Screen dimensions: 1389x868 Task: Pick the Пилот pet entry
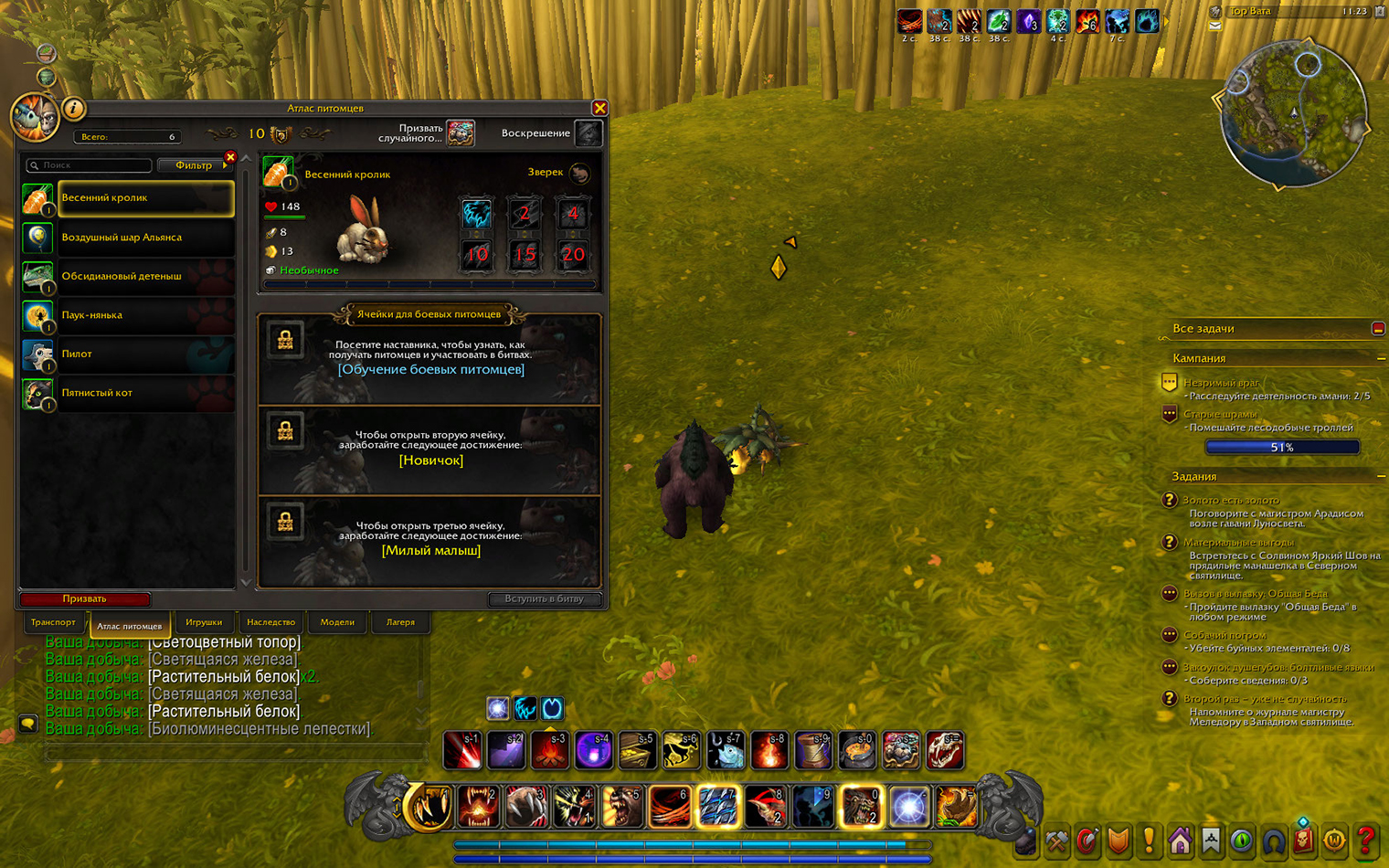point(144,354)
